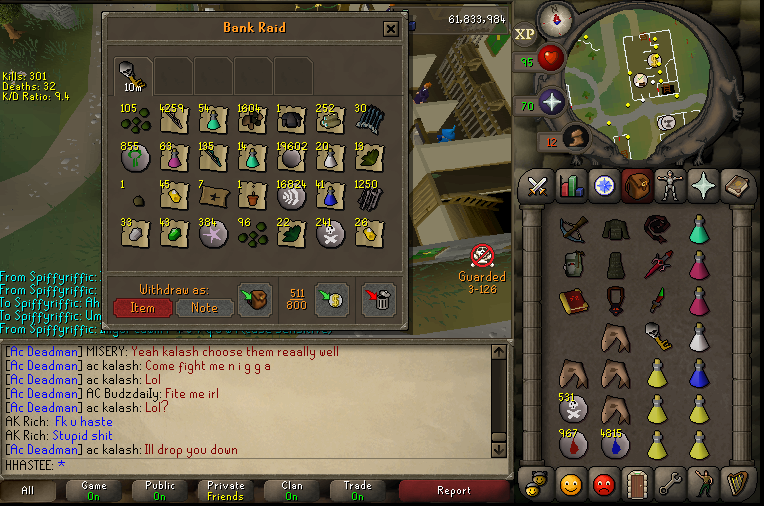Click the trash can button
Screen dimensions: 764x506
pos(377,298)
